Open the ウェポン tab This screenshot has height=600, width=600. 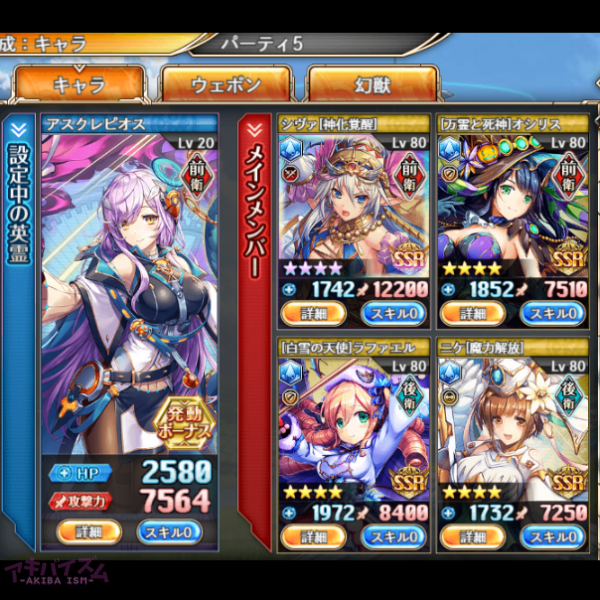click(x=226, y=86)
